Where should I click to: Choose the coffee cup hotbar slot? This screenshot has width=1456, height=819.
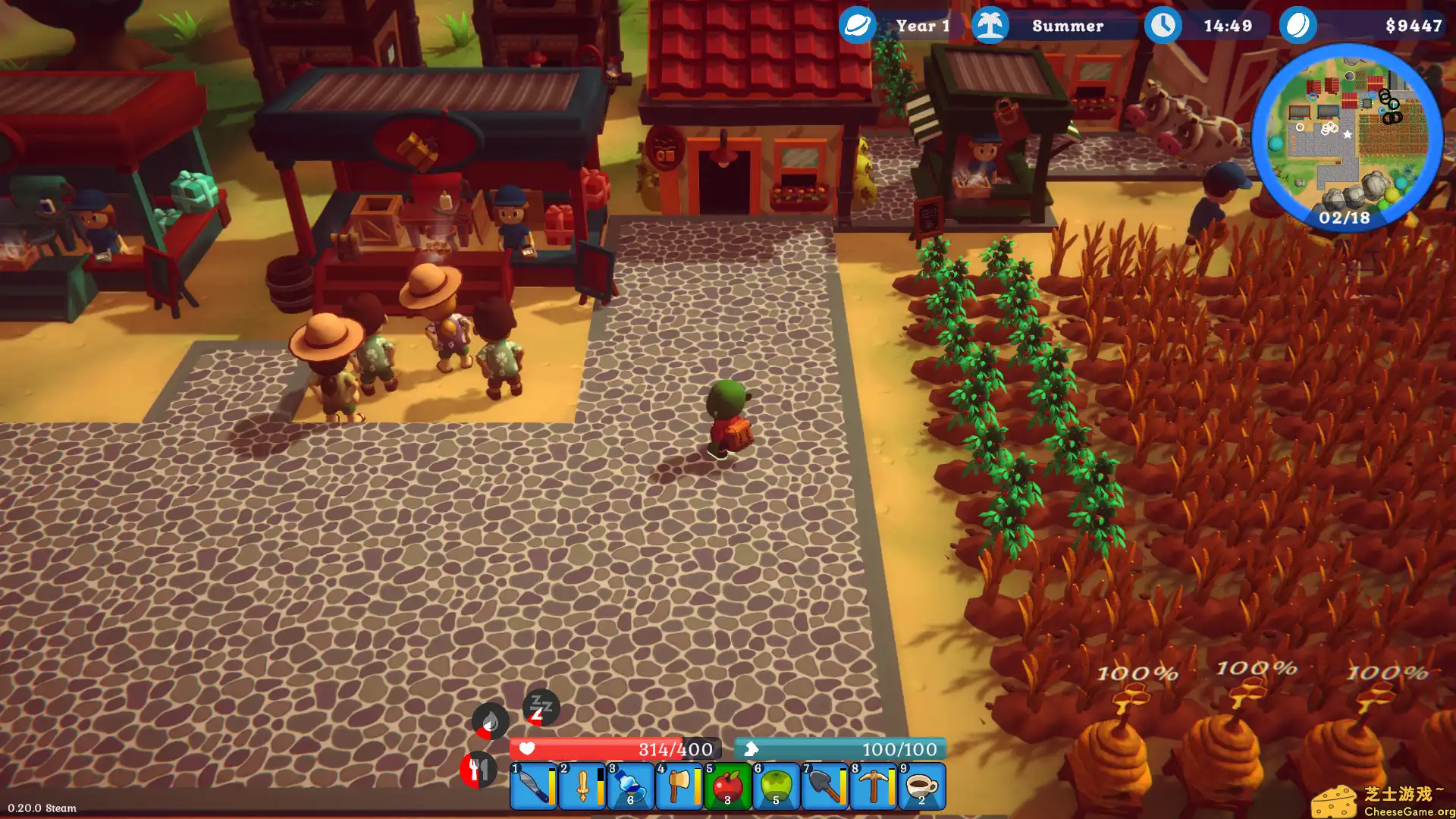(x=922, y=786)
